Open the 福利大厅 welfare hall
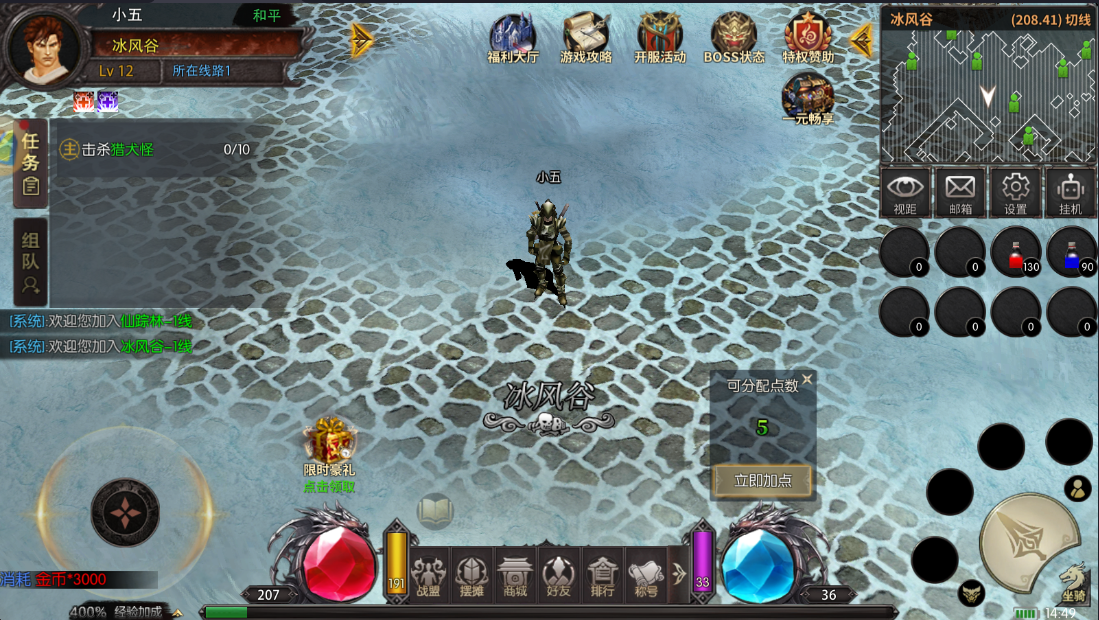1099x620 pixels. [512, 38]
